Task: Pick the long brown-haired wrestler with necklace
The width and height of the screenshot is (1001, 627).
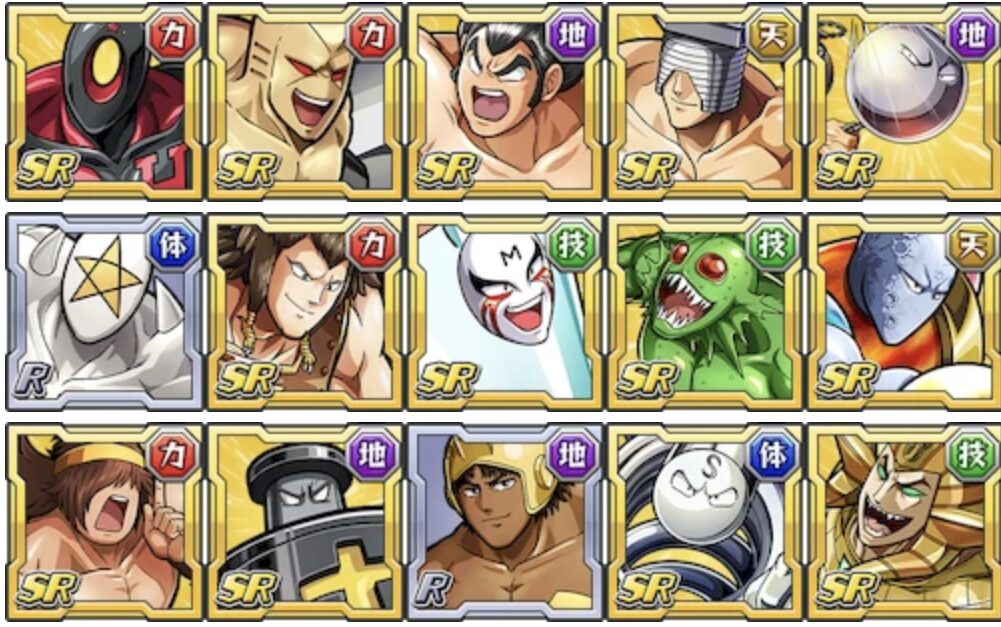Action: [x=304, y=310]
